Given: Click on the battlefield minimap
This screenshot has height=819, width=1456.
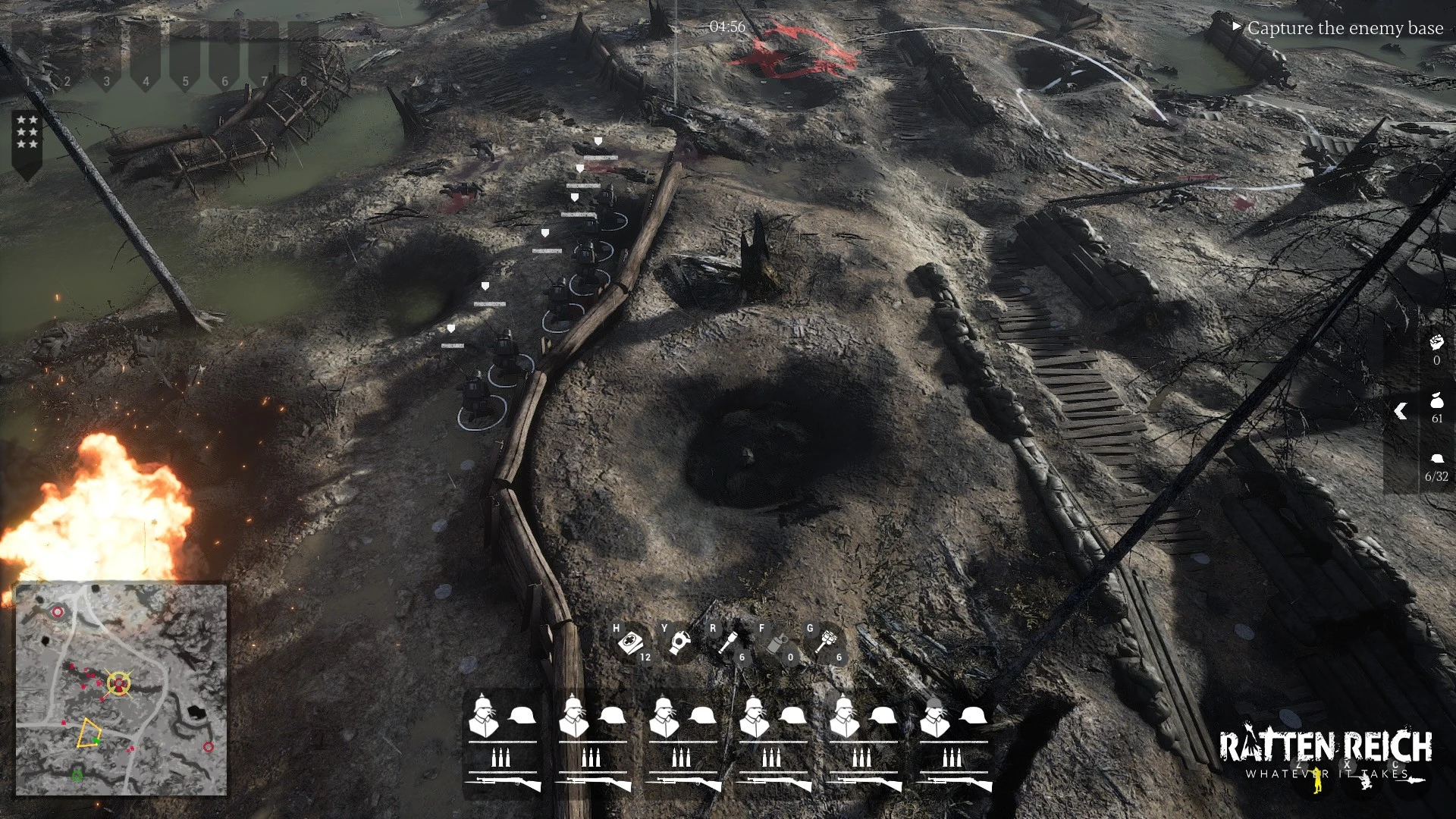Looking at the screenshot, I should pyautogui.click(x=121, y=689).
